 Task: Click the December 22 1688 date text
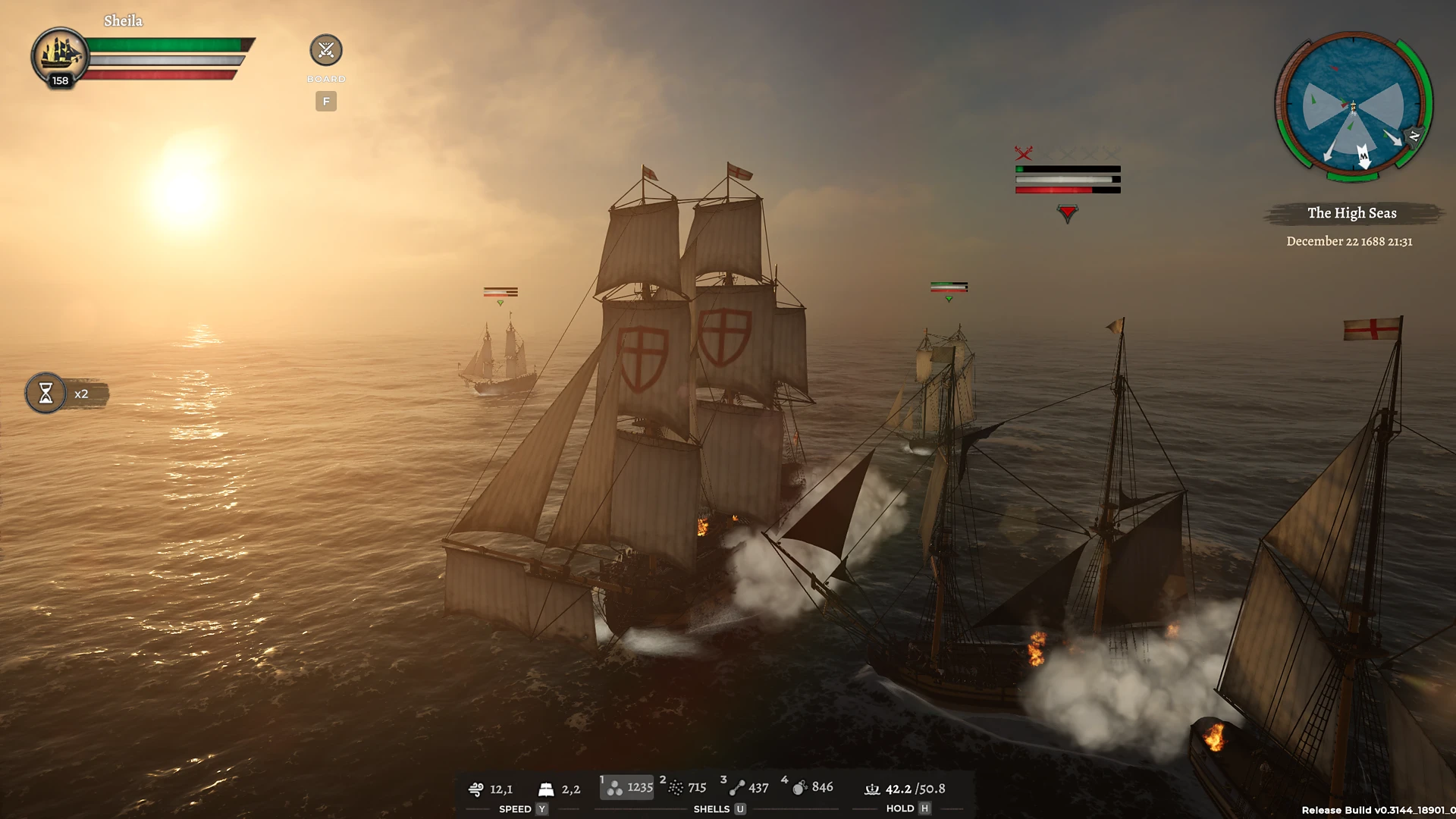point(1351,241)
